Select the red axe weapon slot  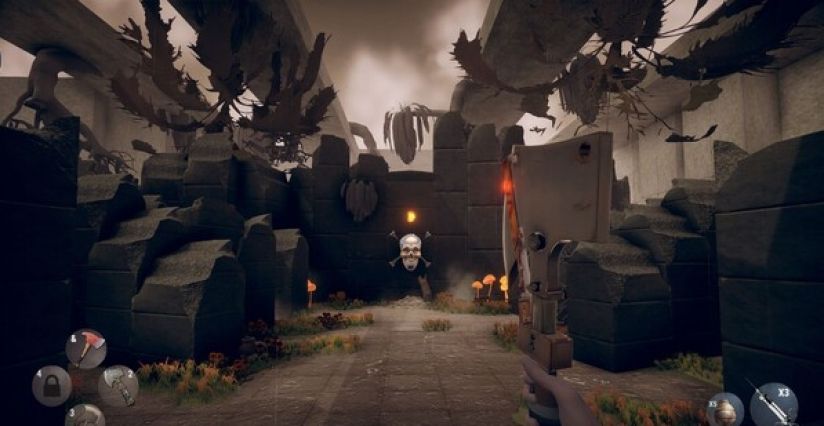click(86, 349)
